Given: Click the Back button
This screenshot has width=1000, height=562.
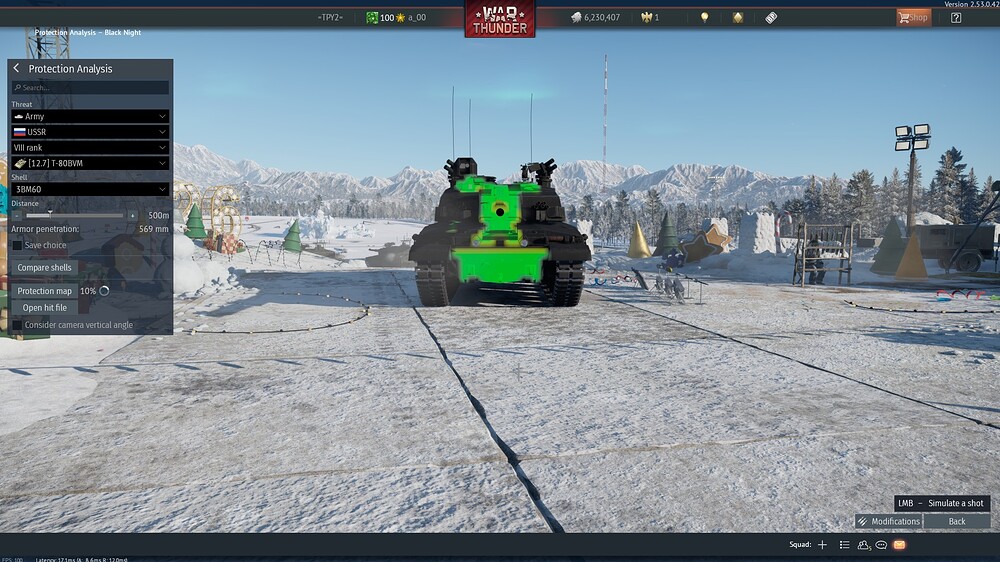Looking at the screenshot, I should pos(957,521).
